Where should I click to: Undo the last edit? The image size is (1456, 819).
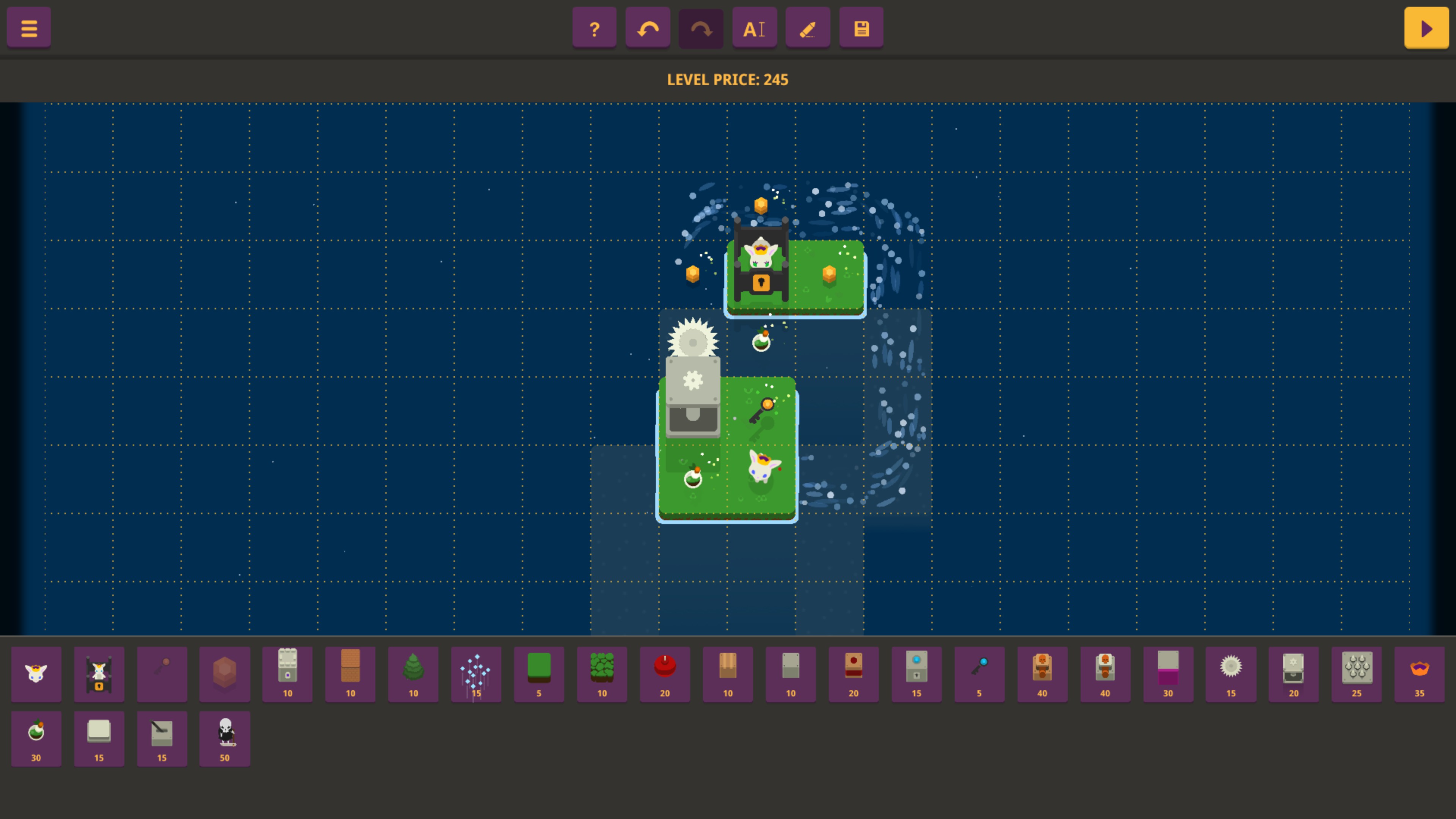(647, 27)
